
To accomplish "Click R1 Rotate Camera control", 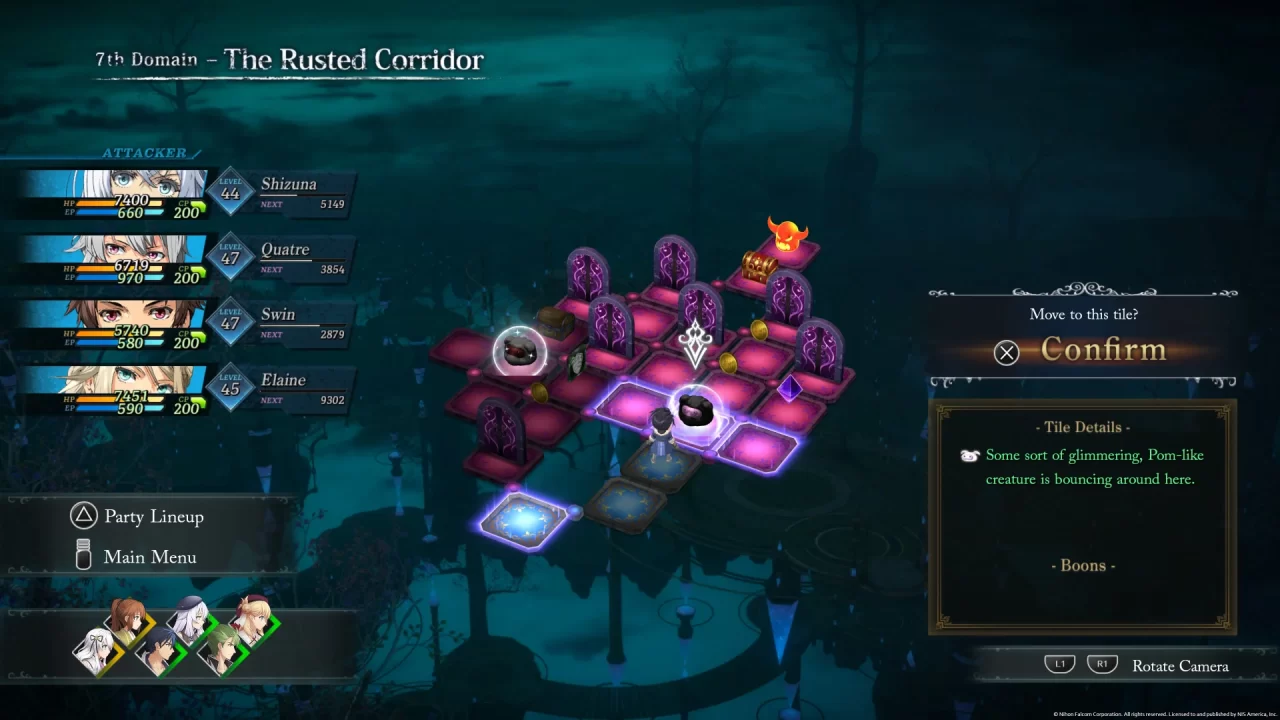I will [1102, 663].
